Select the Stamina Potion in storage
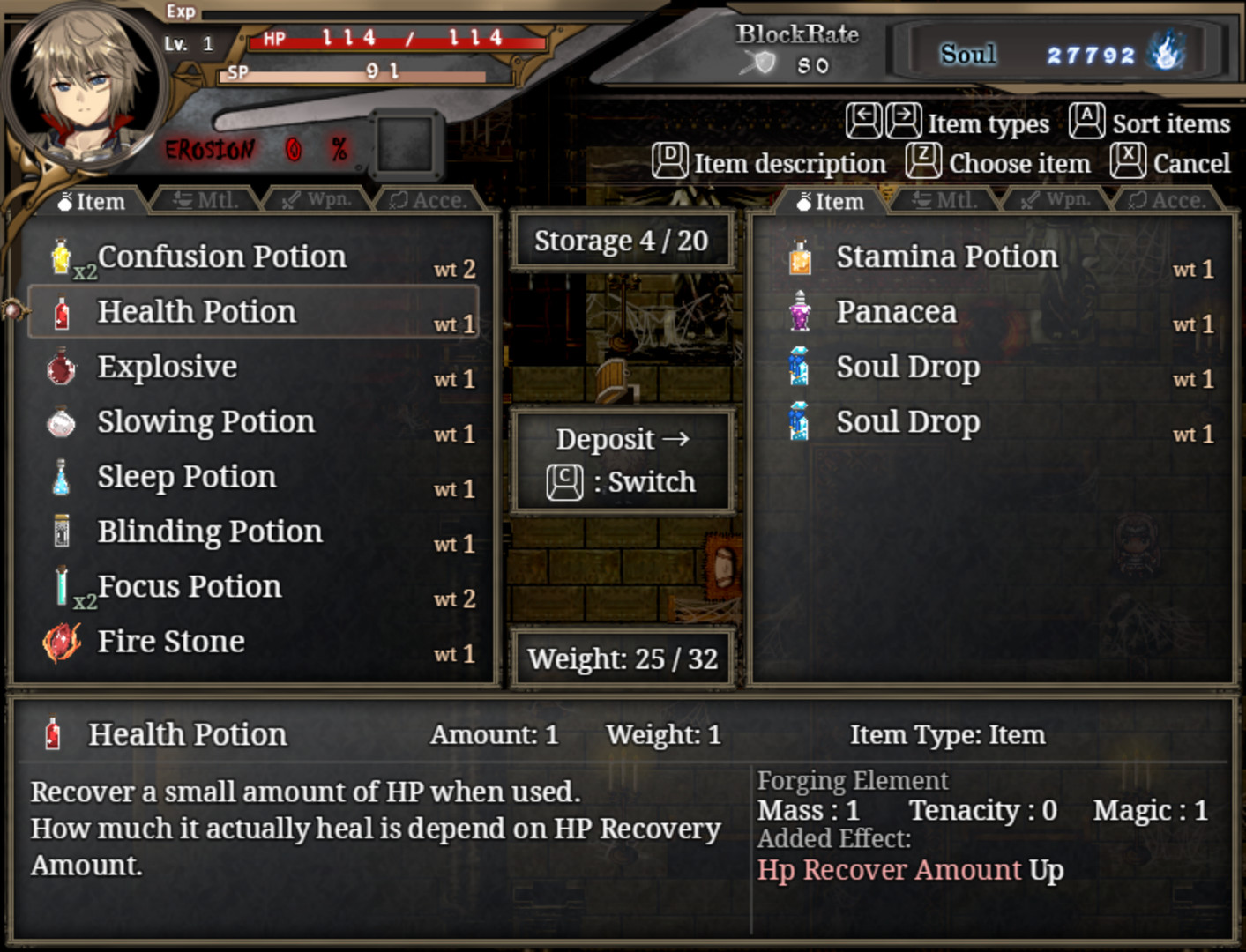Viewport: 1246px width, 952px height. tap(946, 257)
